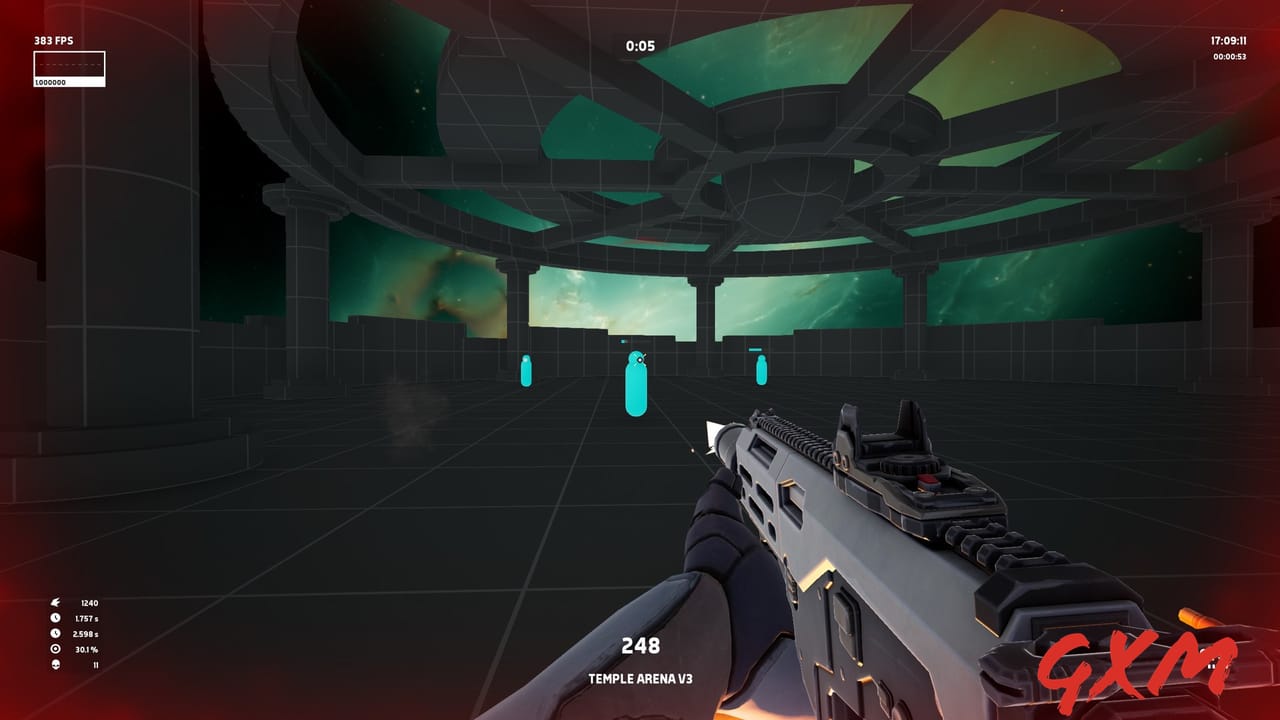The image size is (1280, 720).
Task: Select the damage dealt lightning icon
Action: point(55,603)
